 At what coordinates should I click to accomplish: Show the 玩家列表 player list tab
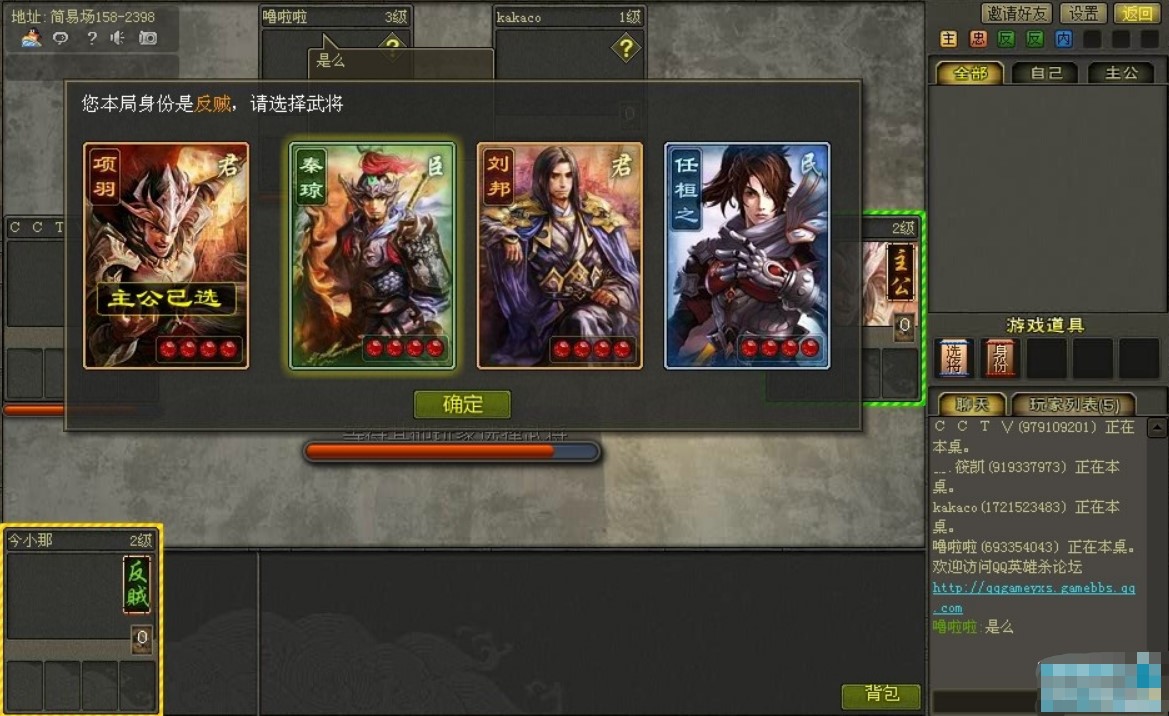click(1072, 404)
